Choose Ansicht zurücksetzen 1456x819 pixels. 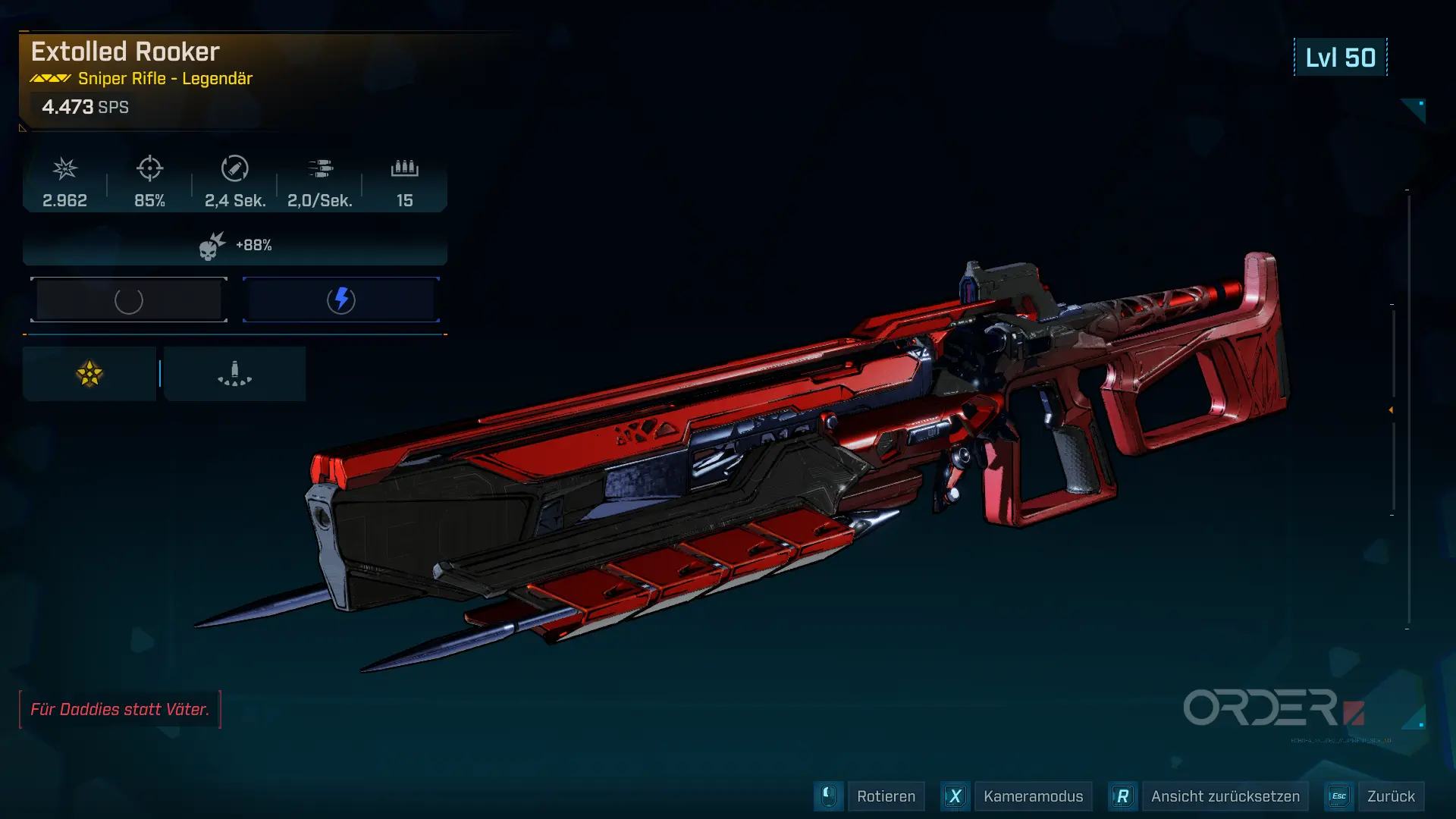point(1224,796)
